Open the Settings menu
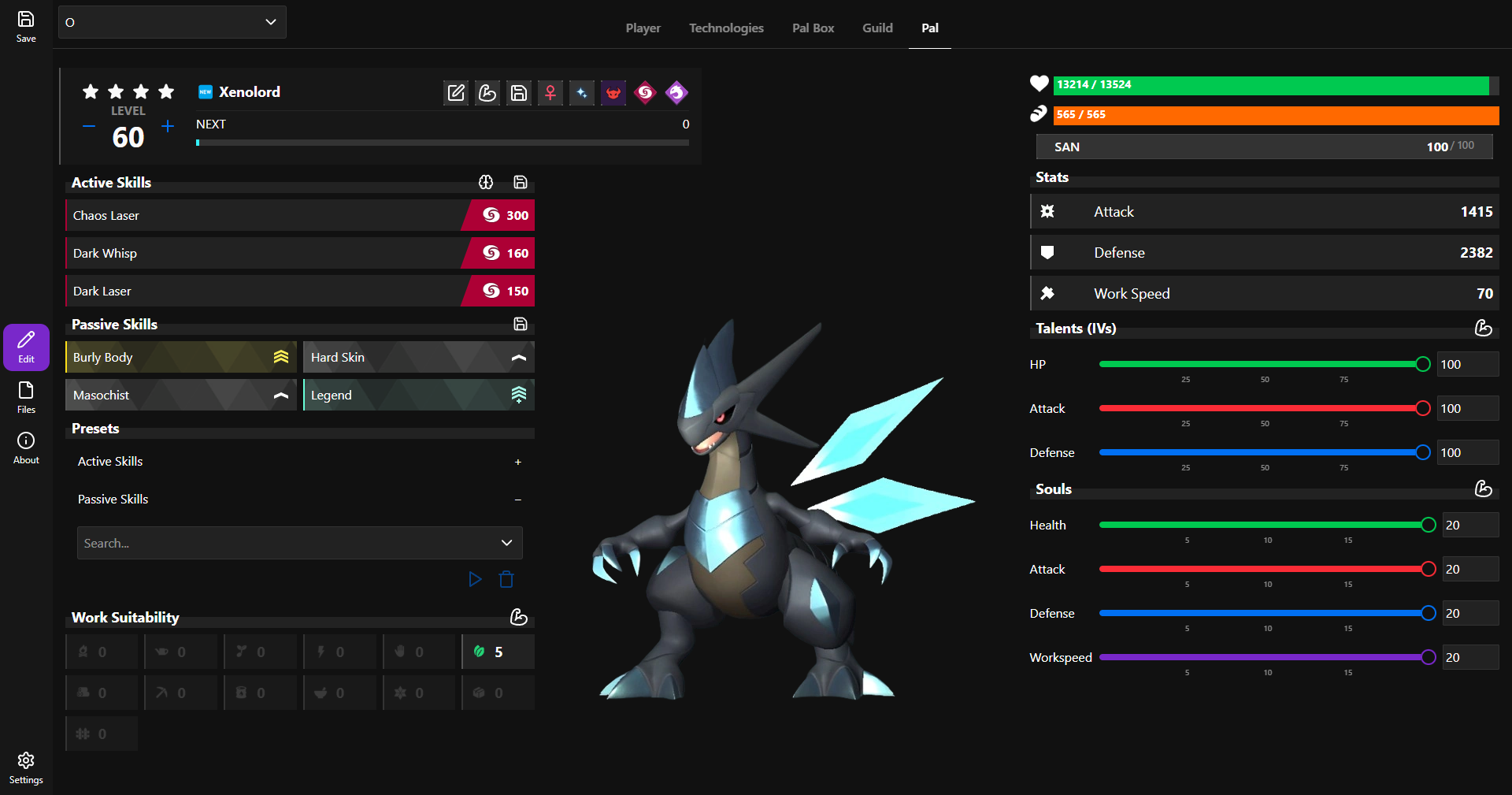Viewport: 1512px width, 795px height. pos(26,767)
